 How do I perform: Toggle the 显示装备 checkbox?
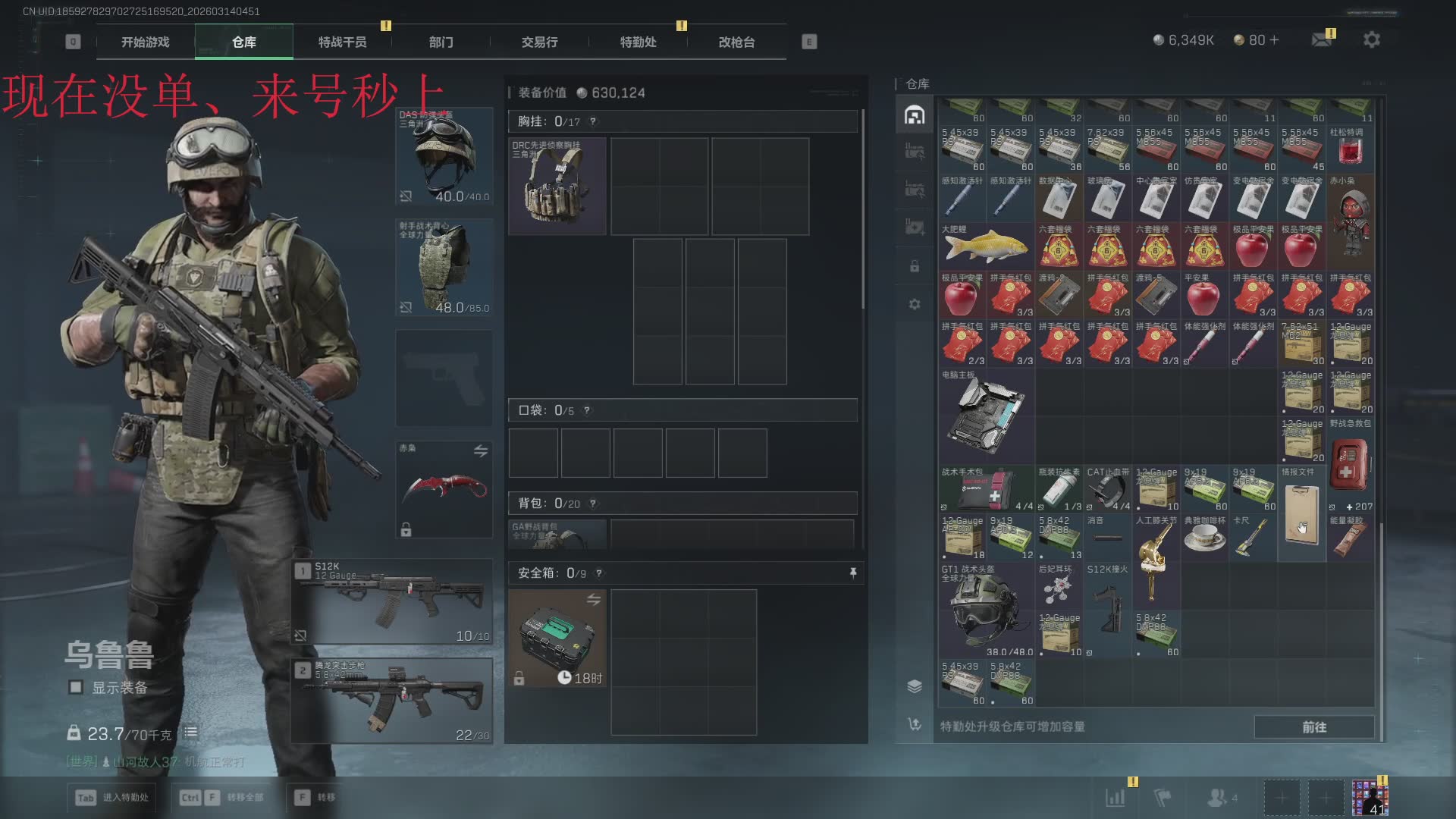click(76, 687)
